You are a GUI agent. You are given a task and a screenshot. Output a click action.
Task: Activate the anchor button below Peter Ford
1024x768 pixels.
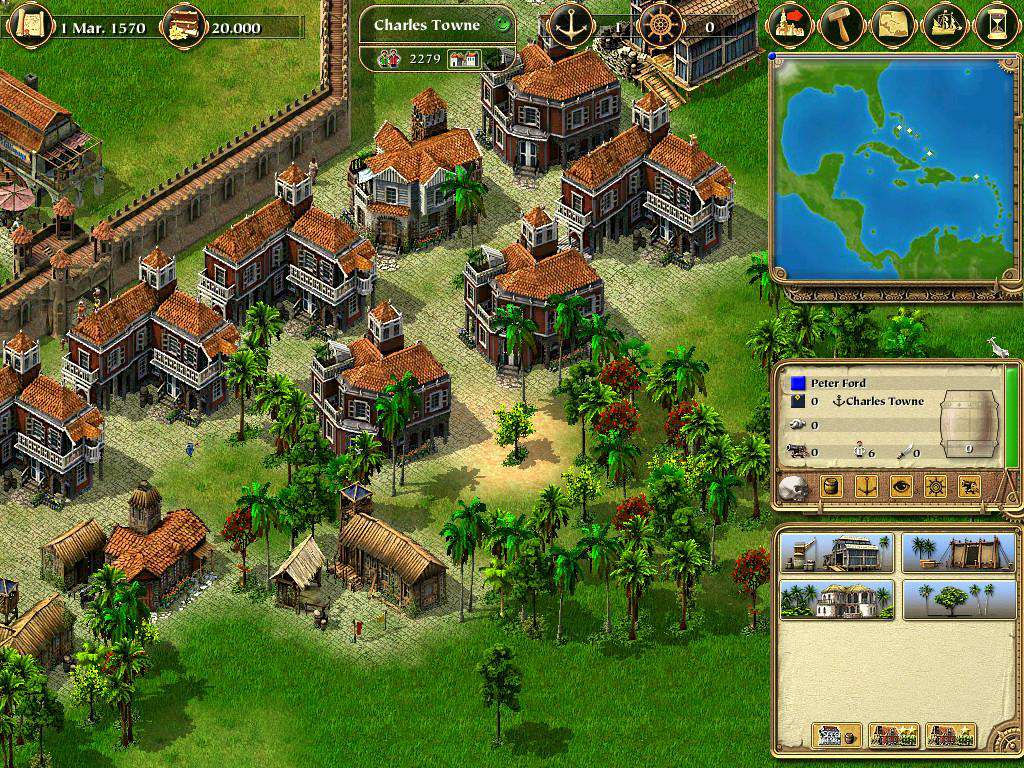click(x=866, y=487)
